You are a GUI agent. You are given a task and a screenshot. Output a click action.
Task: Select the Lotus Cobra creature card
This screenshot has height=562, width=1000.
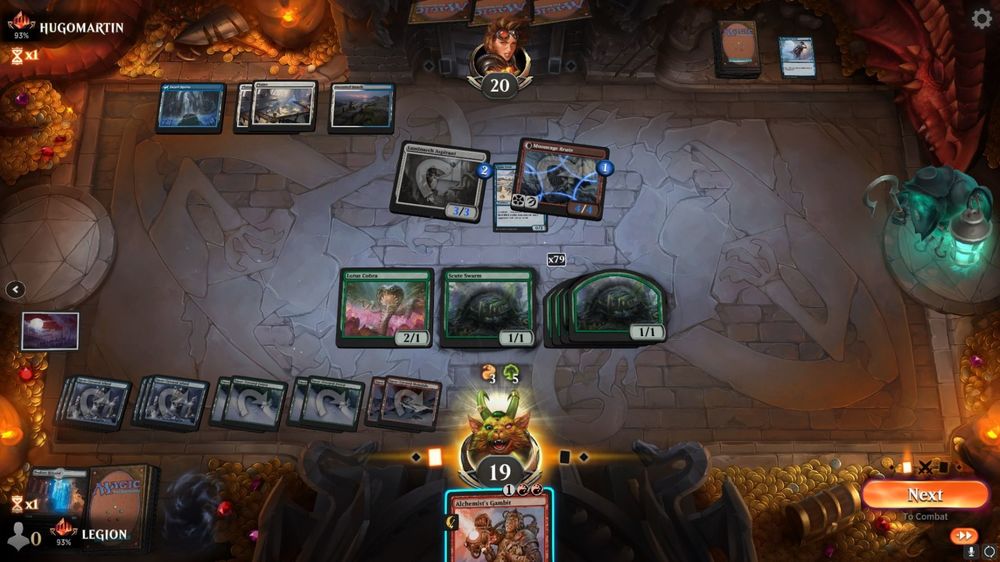coord(385,307)
